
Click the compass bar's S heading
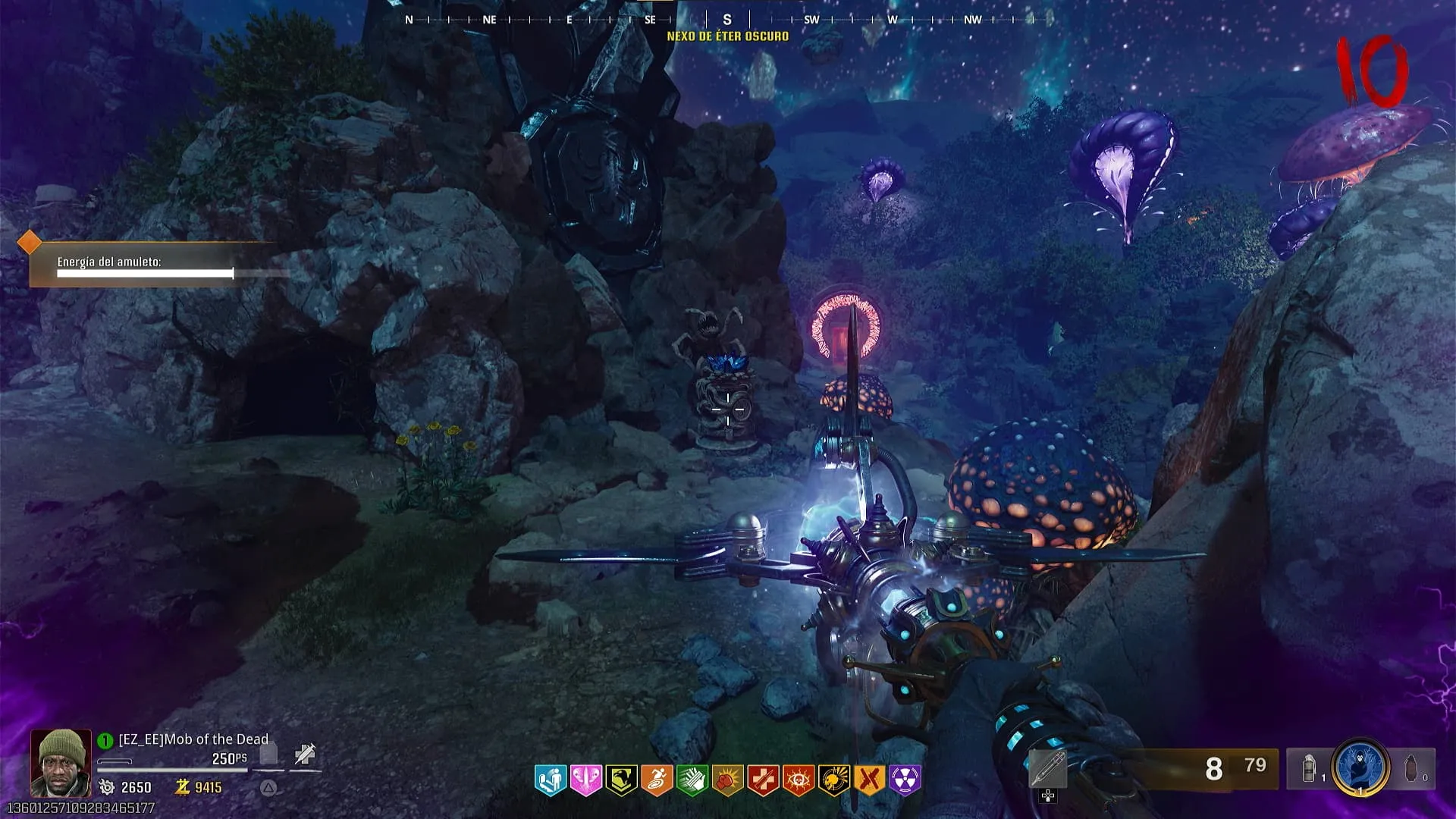[x=727, y=20]
